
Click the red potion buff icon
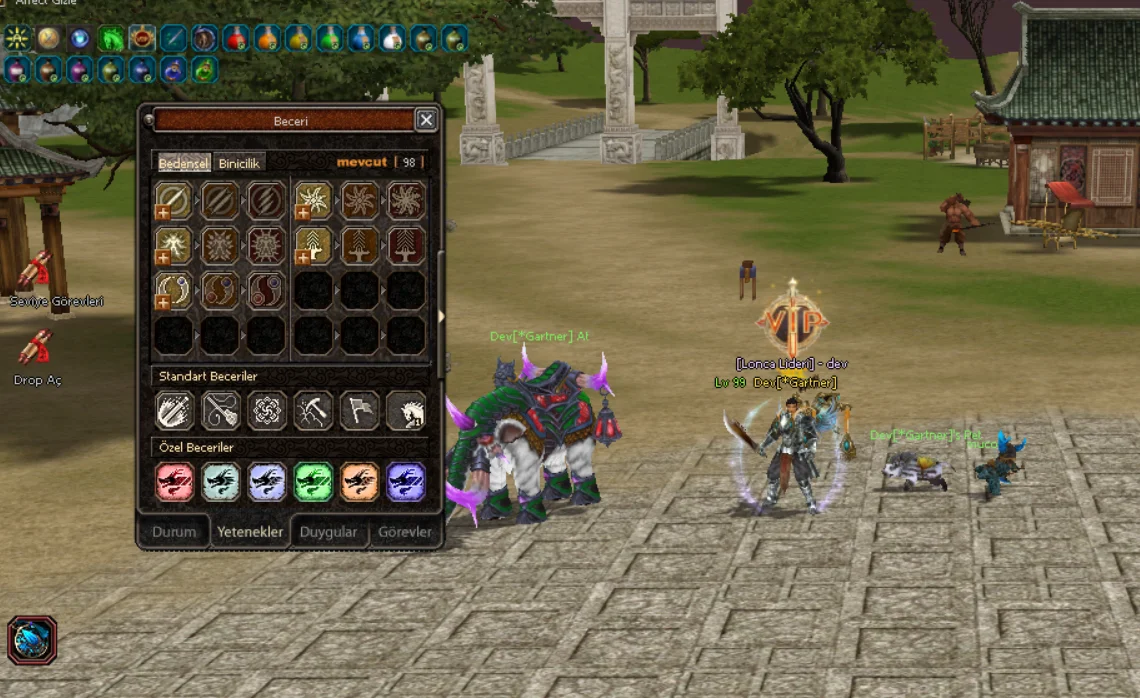coord(236,39)
